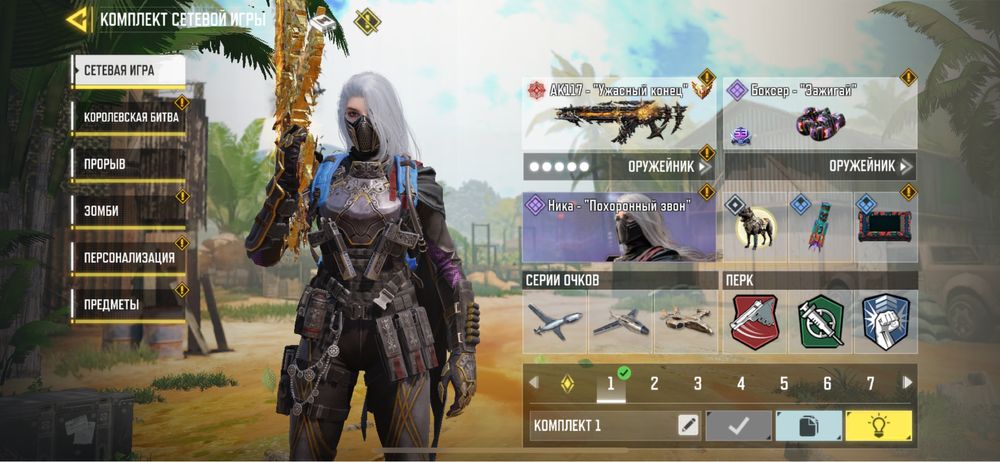Go back with the yellow arrow button
Viewport: 1000px width, 462px height.
tap(77, 19)
